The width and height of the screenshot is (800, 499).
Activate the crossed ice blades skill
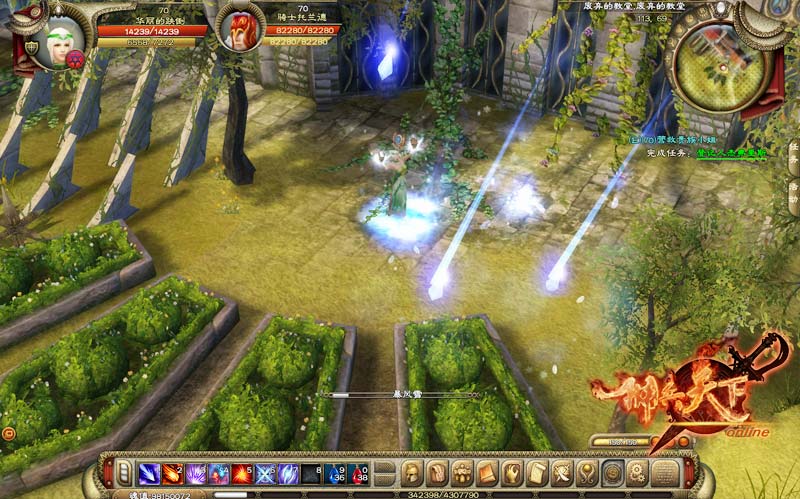coord(265,472)
